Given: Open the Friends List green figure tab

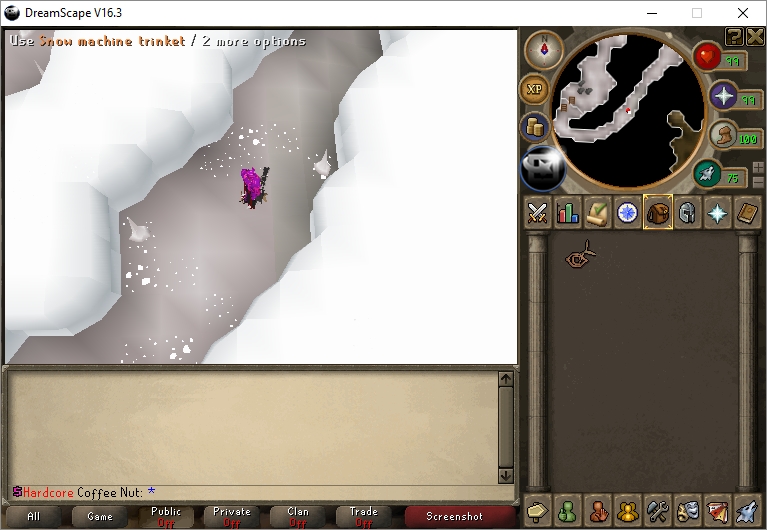Looking at the screenshot, I should pos(568,511).
